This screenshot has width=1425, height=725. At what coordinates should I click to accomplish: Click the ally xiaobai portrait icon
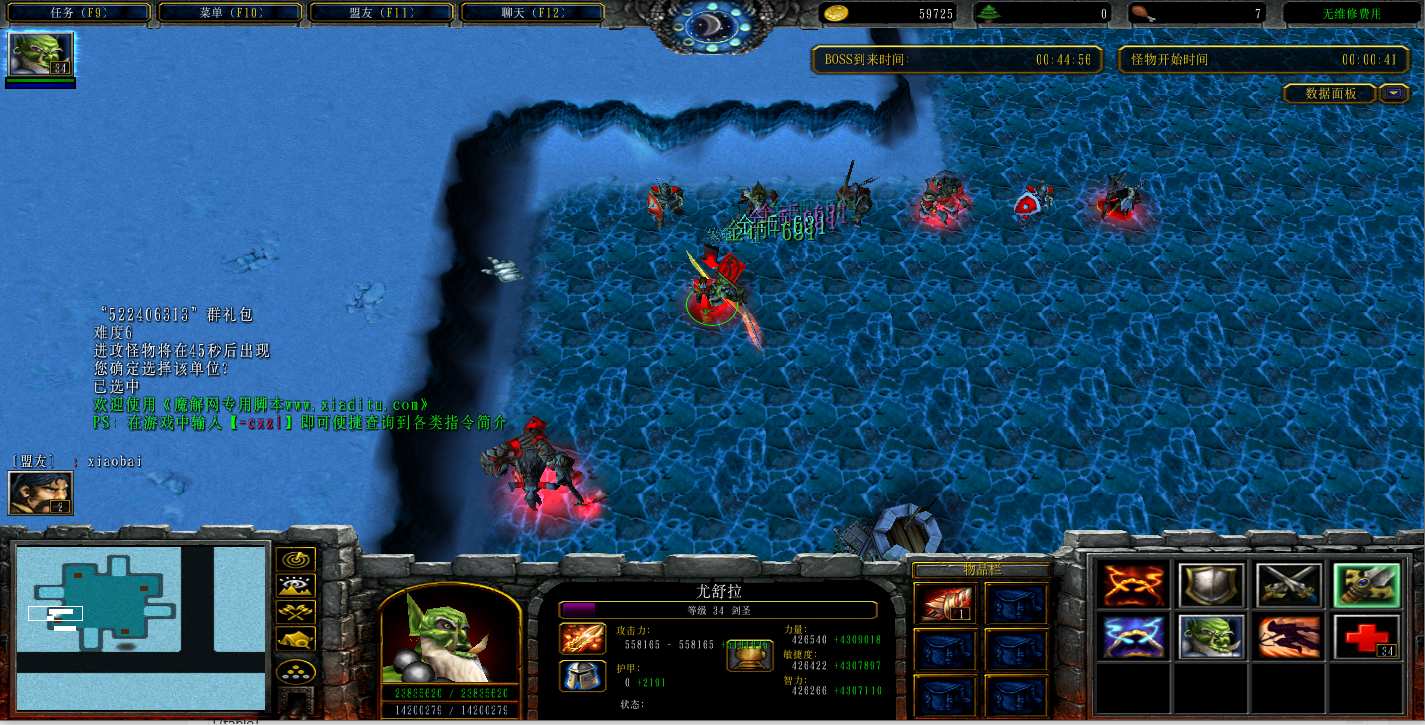pyautogui.click(x=40, y=493)
